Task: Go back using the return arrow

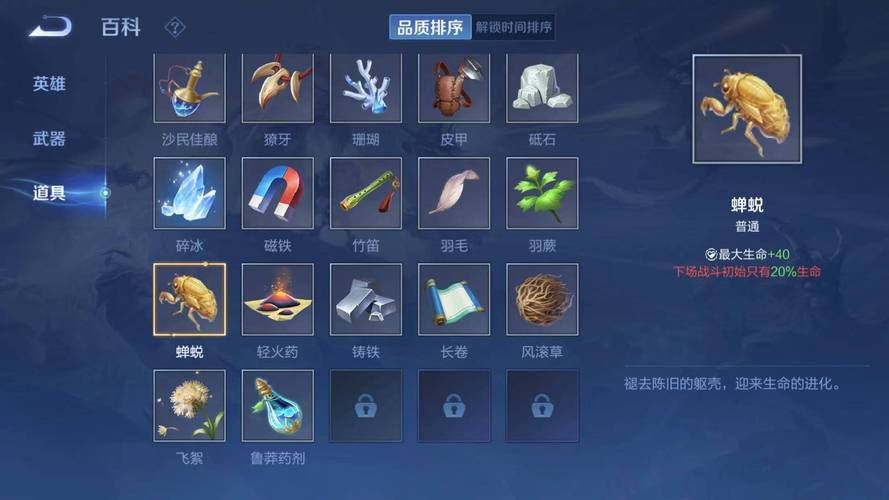Action: [x=50, y=27]
